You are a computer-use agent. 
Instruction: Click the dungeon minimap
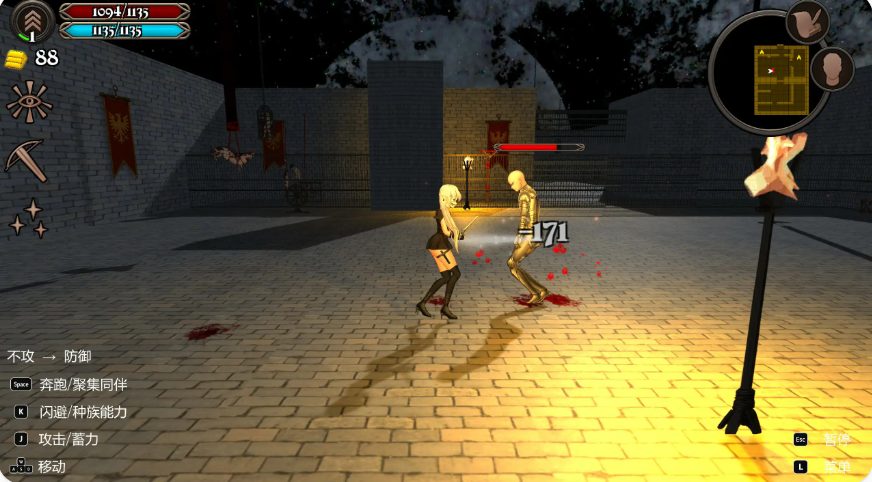(x=780, y=77)
